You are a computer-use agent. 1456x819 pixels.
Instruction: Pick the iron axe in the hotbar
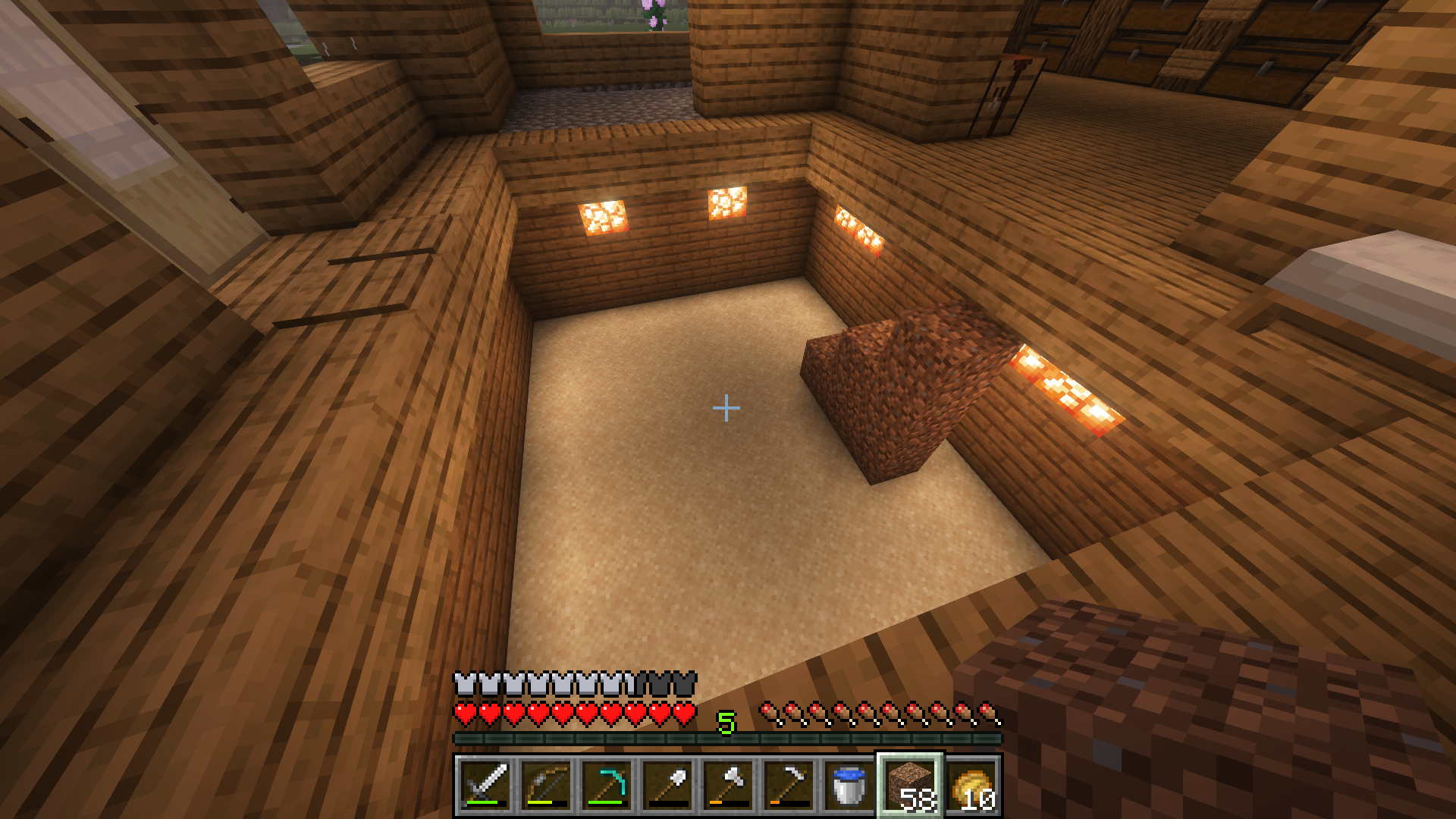(x=728, y=785)
